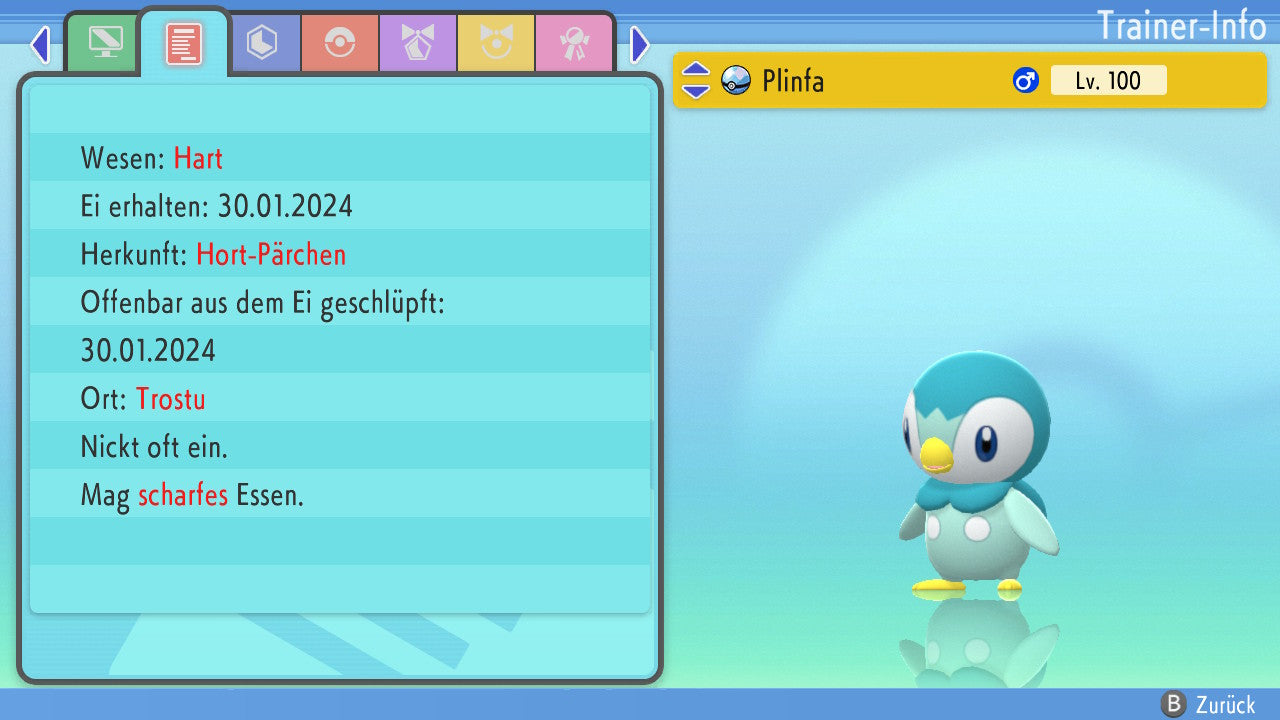Screen dimensions: 1280x720
Task: Show the yellow bow and ball tab
Action: (x=496, y=43)
